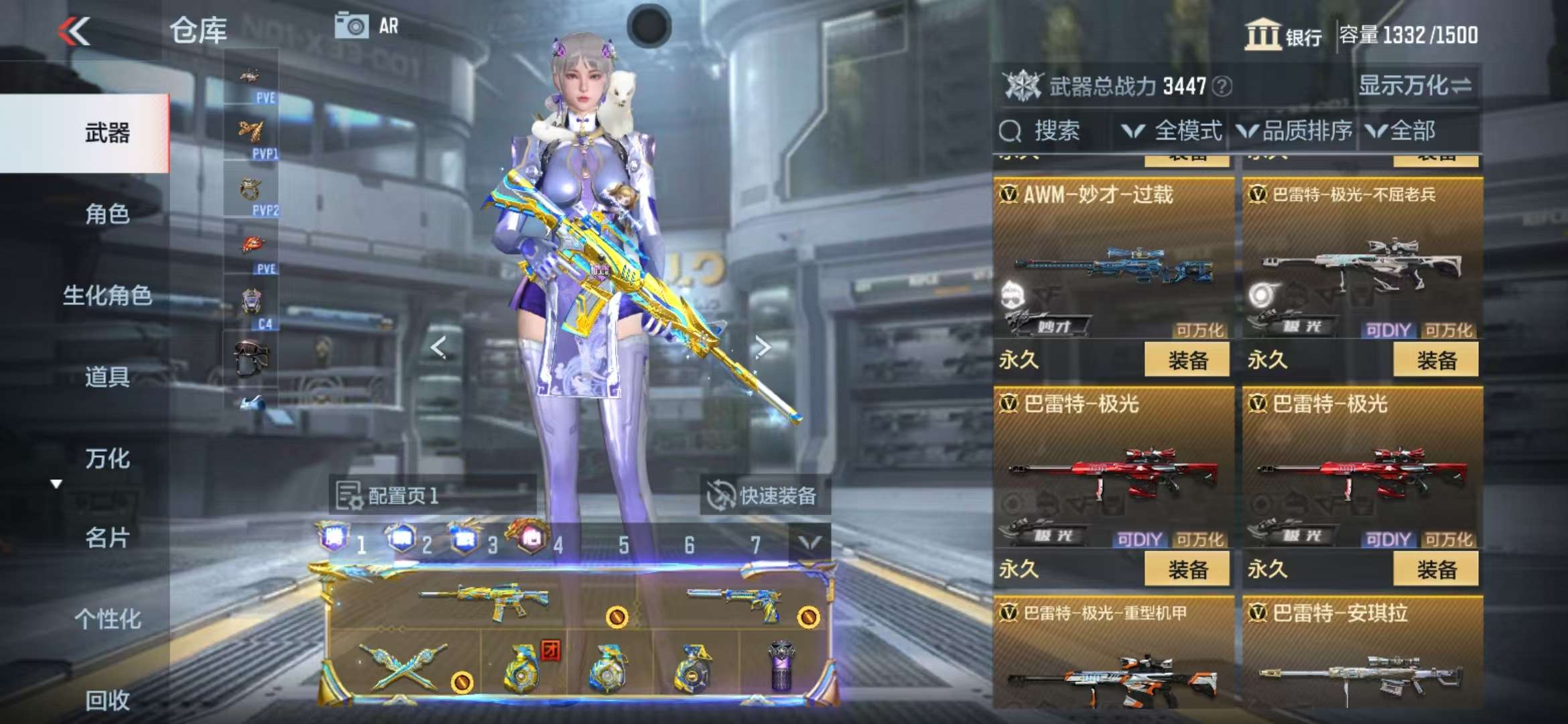1568x724 pixels.
Task: Open the AR camera mode
Action: coord(367,27)
